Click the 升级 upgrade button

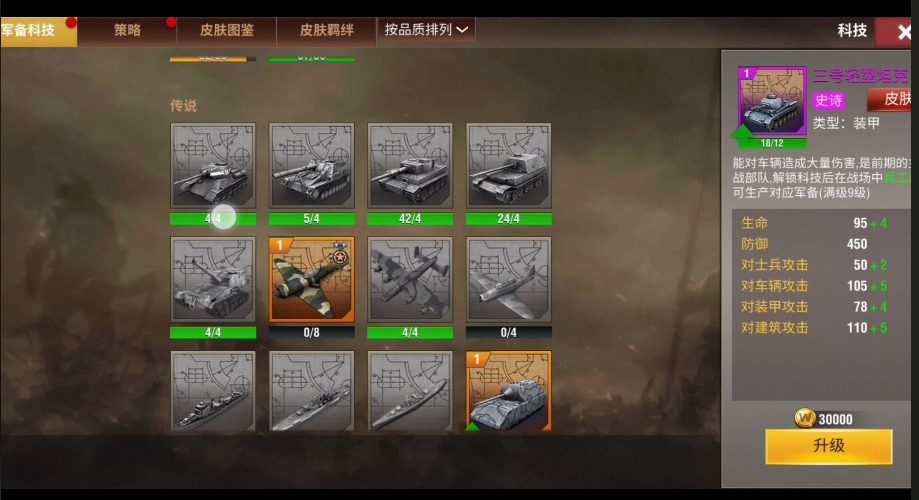[x=828, y=446]
